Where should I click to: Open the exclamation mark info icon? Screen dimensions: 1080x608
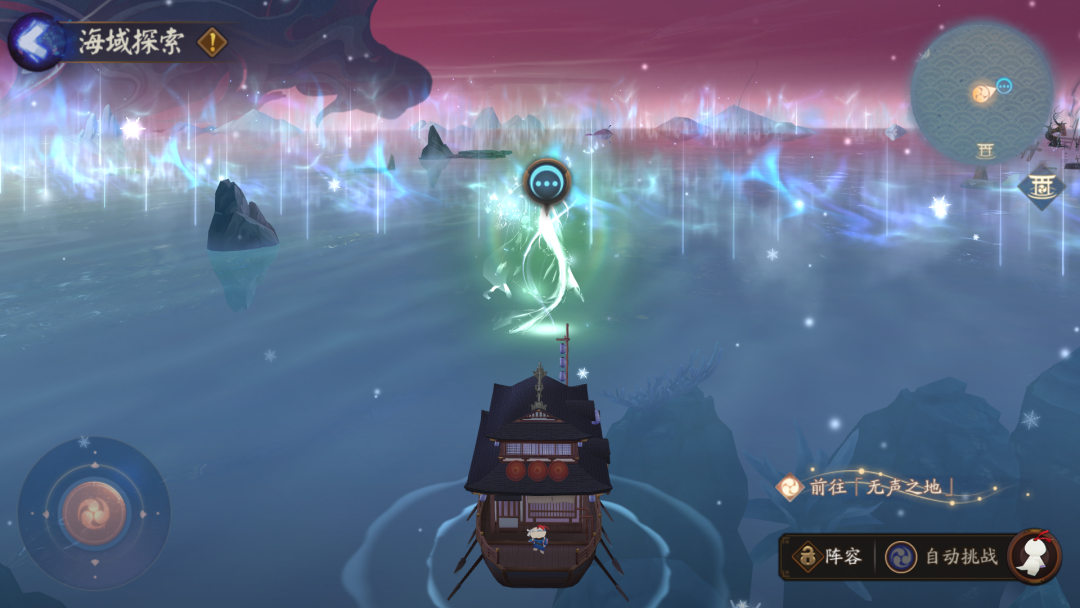coord(212,42)
